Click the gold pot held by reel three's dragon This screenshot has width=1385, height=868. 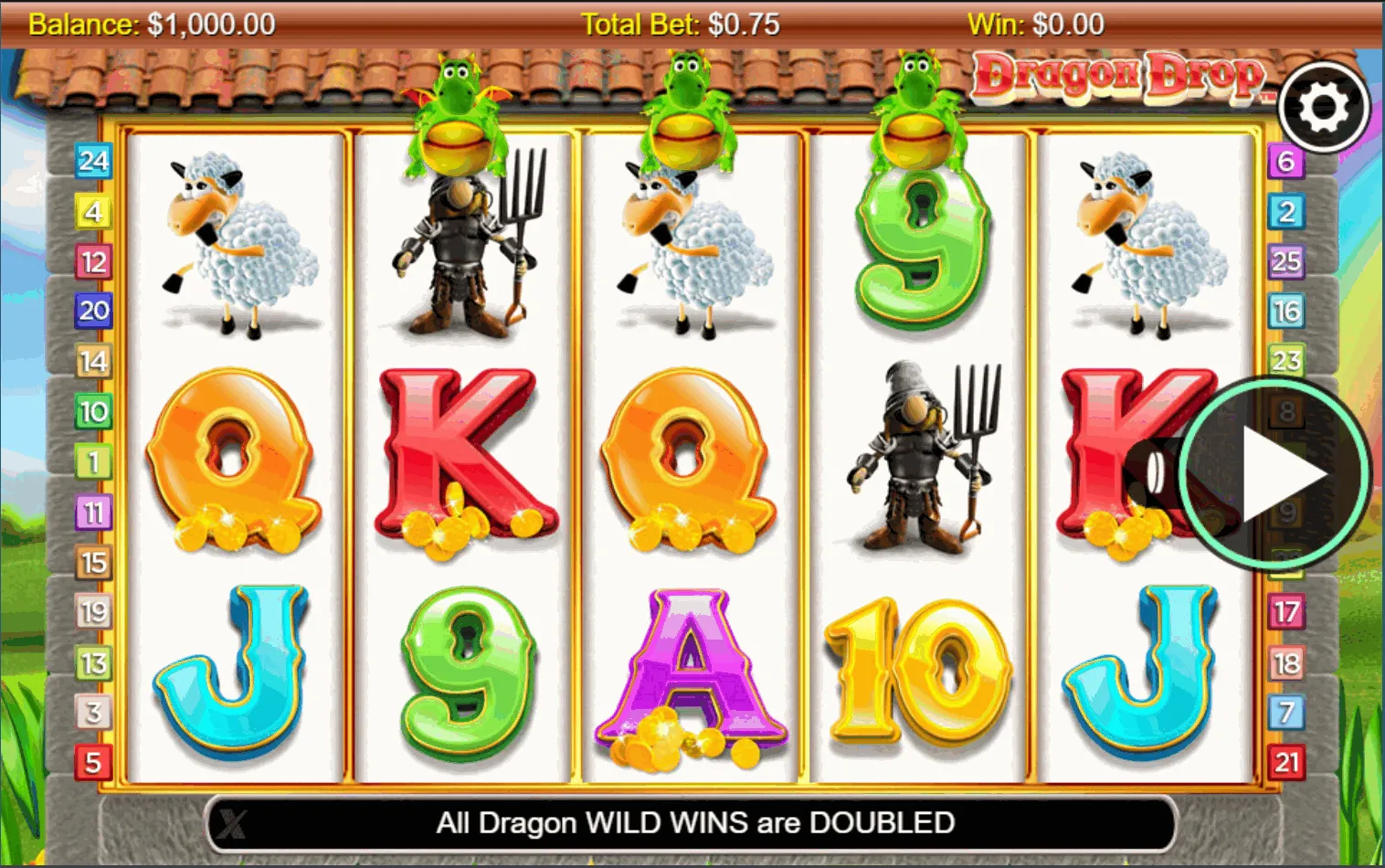point(688,137)
